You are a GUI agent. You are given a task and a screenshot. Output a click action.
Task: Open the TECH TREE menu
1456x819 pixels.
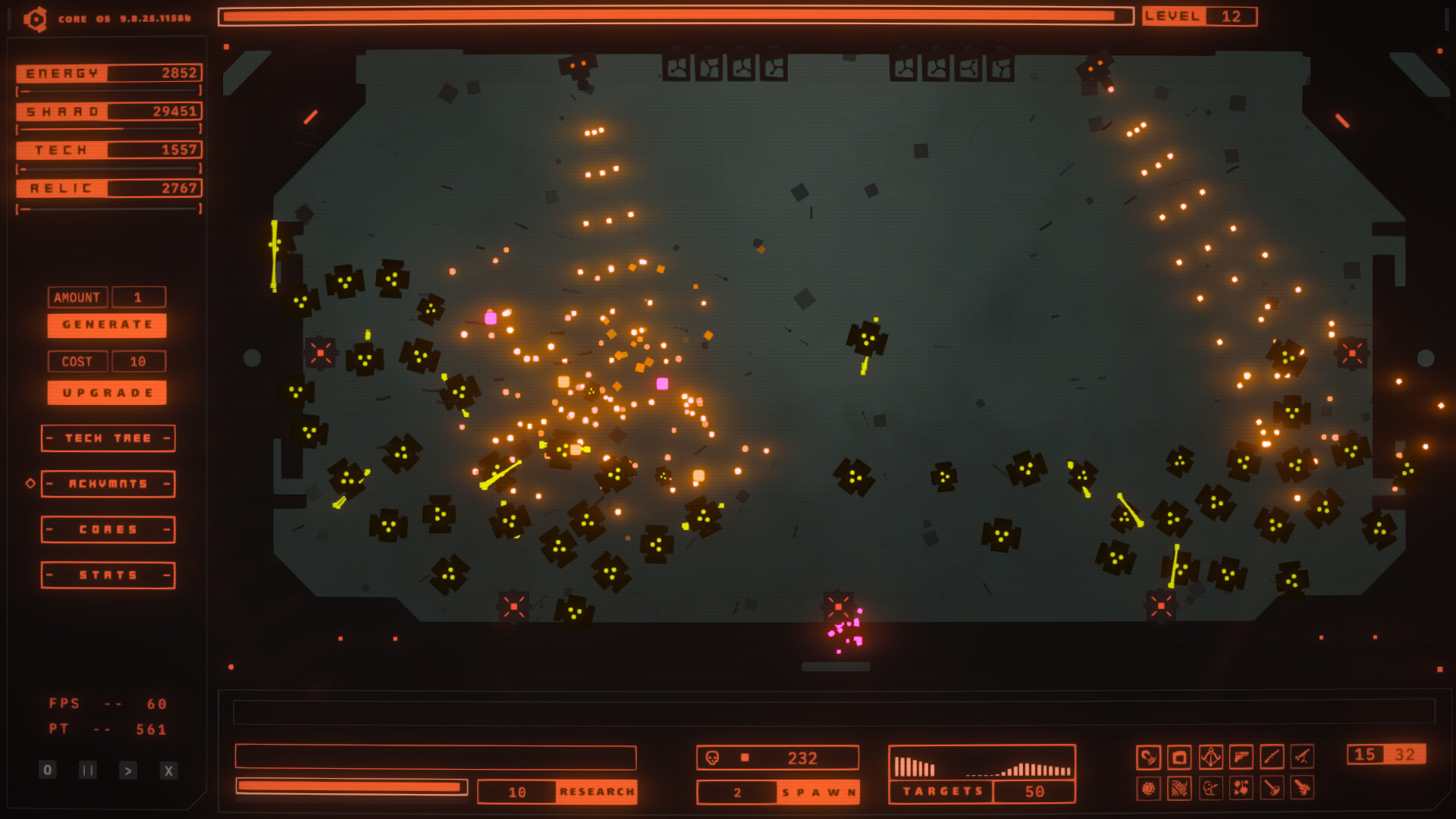[108, 438]
